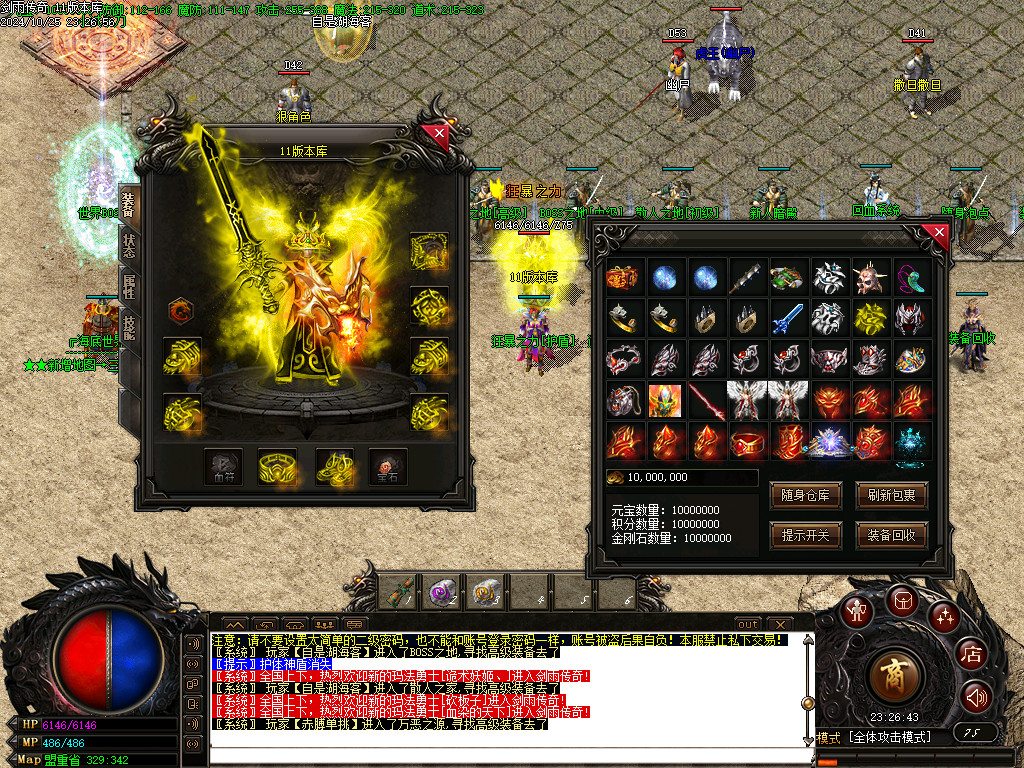Close the character equipment panel
Image resolution: width=1024 pixels, height=768 pixels.
tap(436, 134)
